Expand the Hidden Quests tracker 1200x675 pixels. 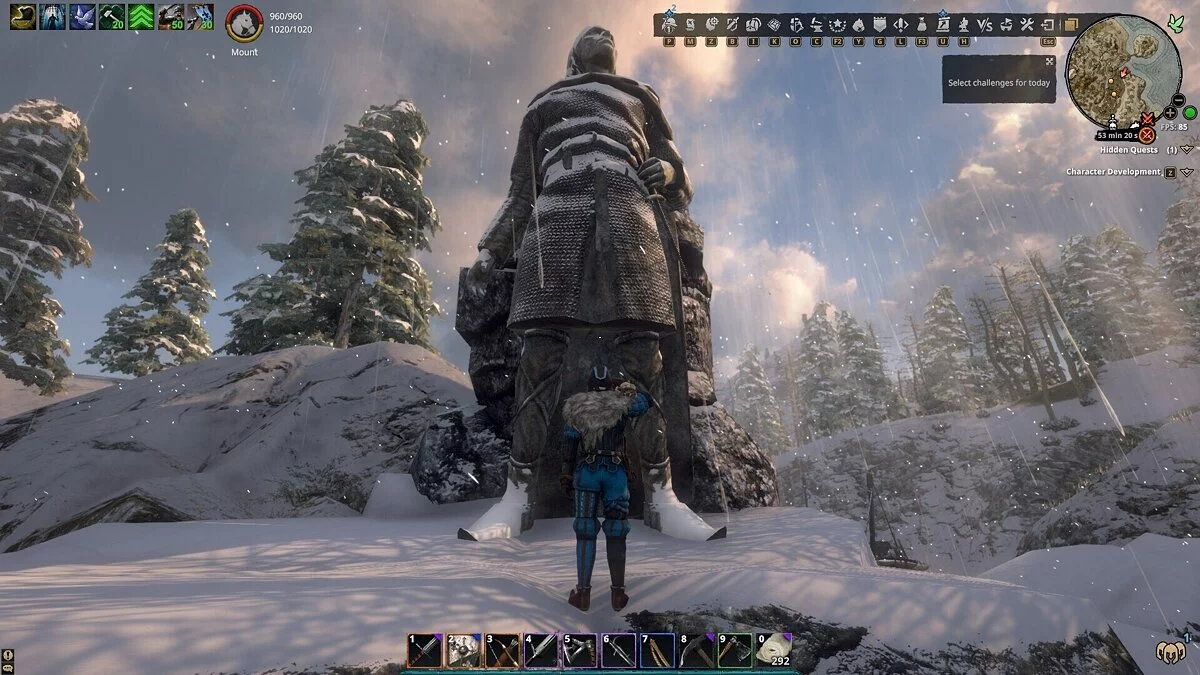[x=1187, y=150]
